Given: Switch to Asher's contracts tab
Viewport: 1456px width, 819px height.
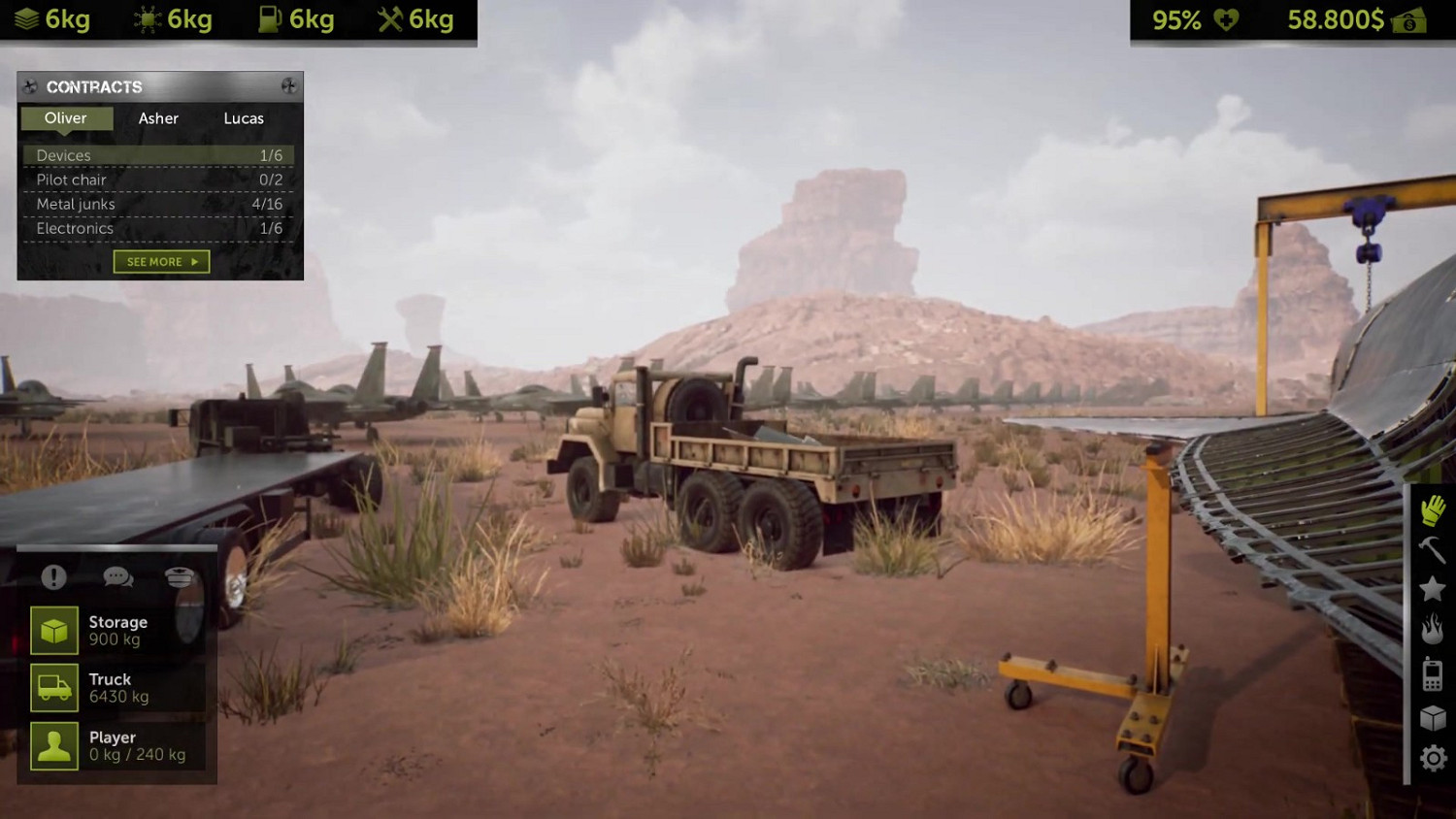Looking at the screenshot, I should [158, 118].
